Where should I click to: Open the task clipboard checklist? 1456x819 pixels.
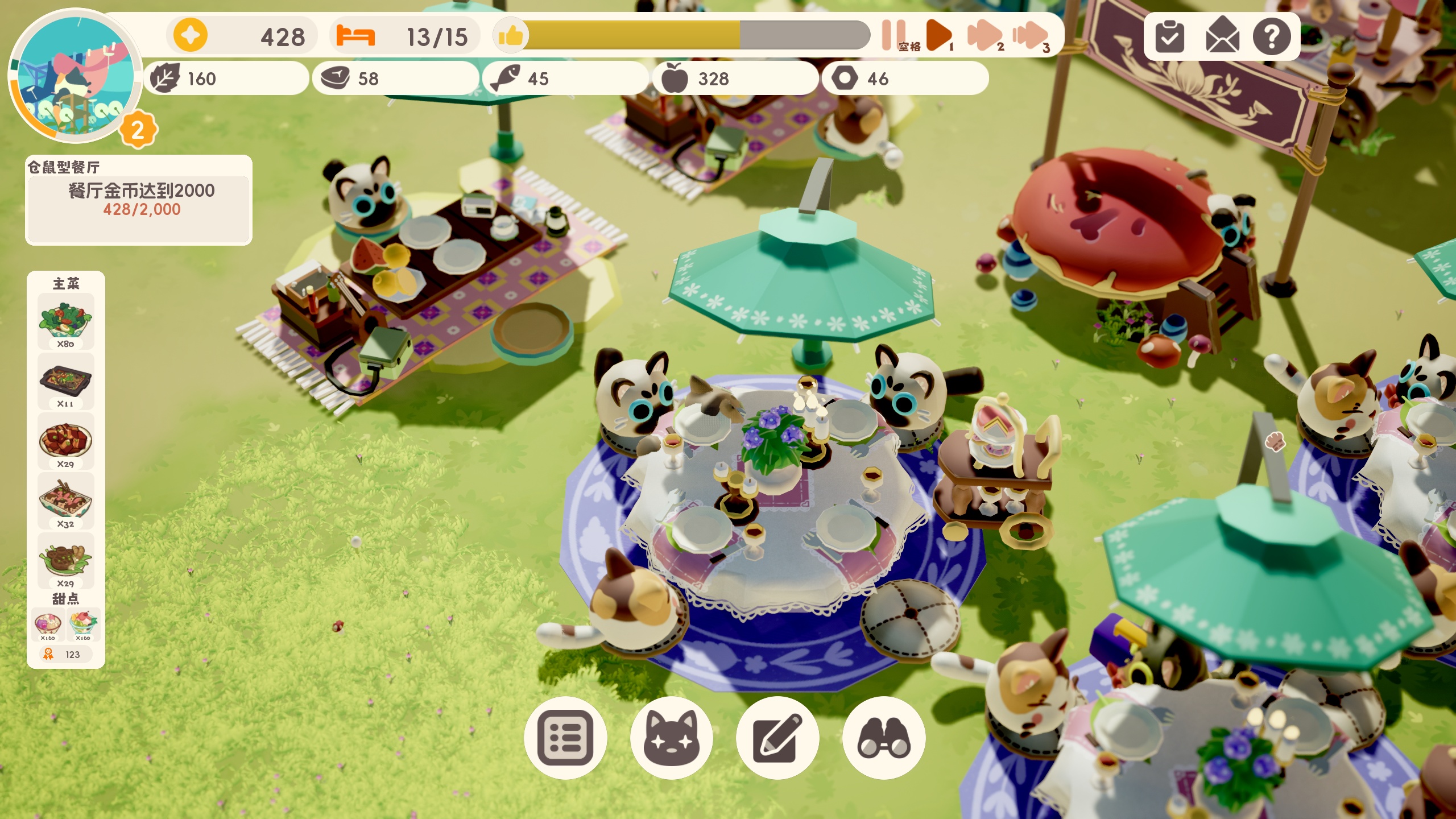pos(1170,37)
